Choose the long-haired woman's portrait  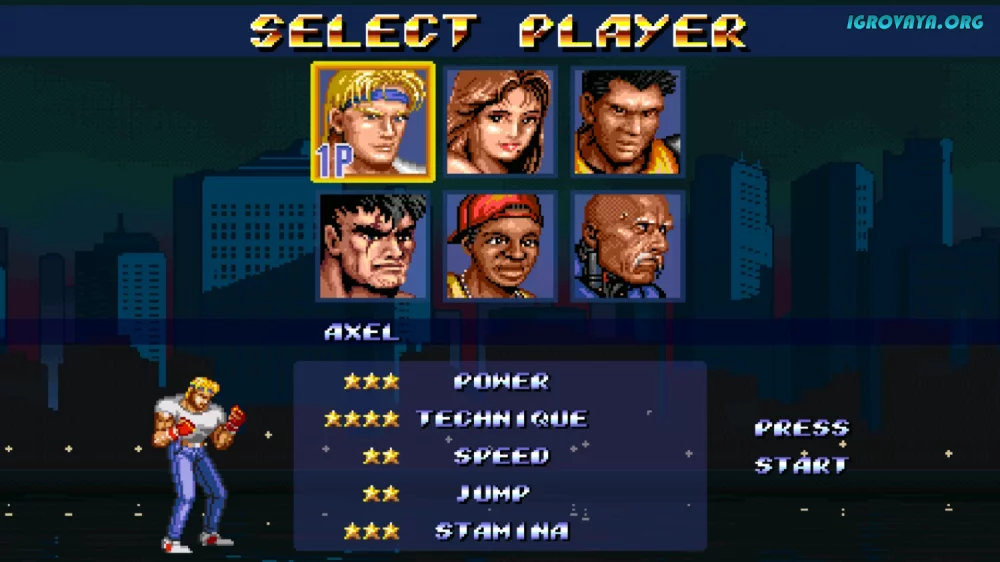[500, 122]
